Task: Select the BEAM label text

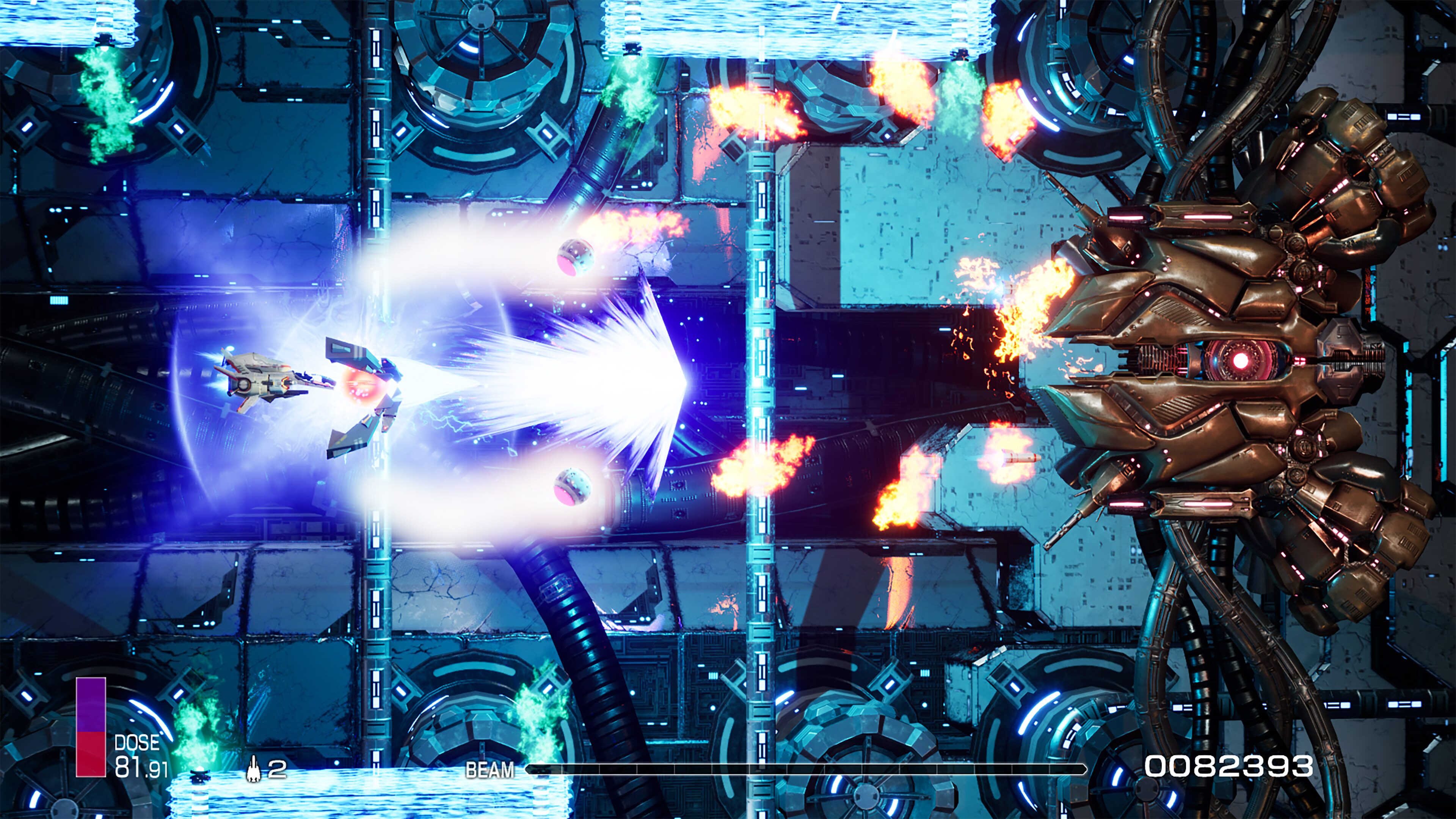Action: tap(491, 770)
